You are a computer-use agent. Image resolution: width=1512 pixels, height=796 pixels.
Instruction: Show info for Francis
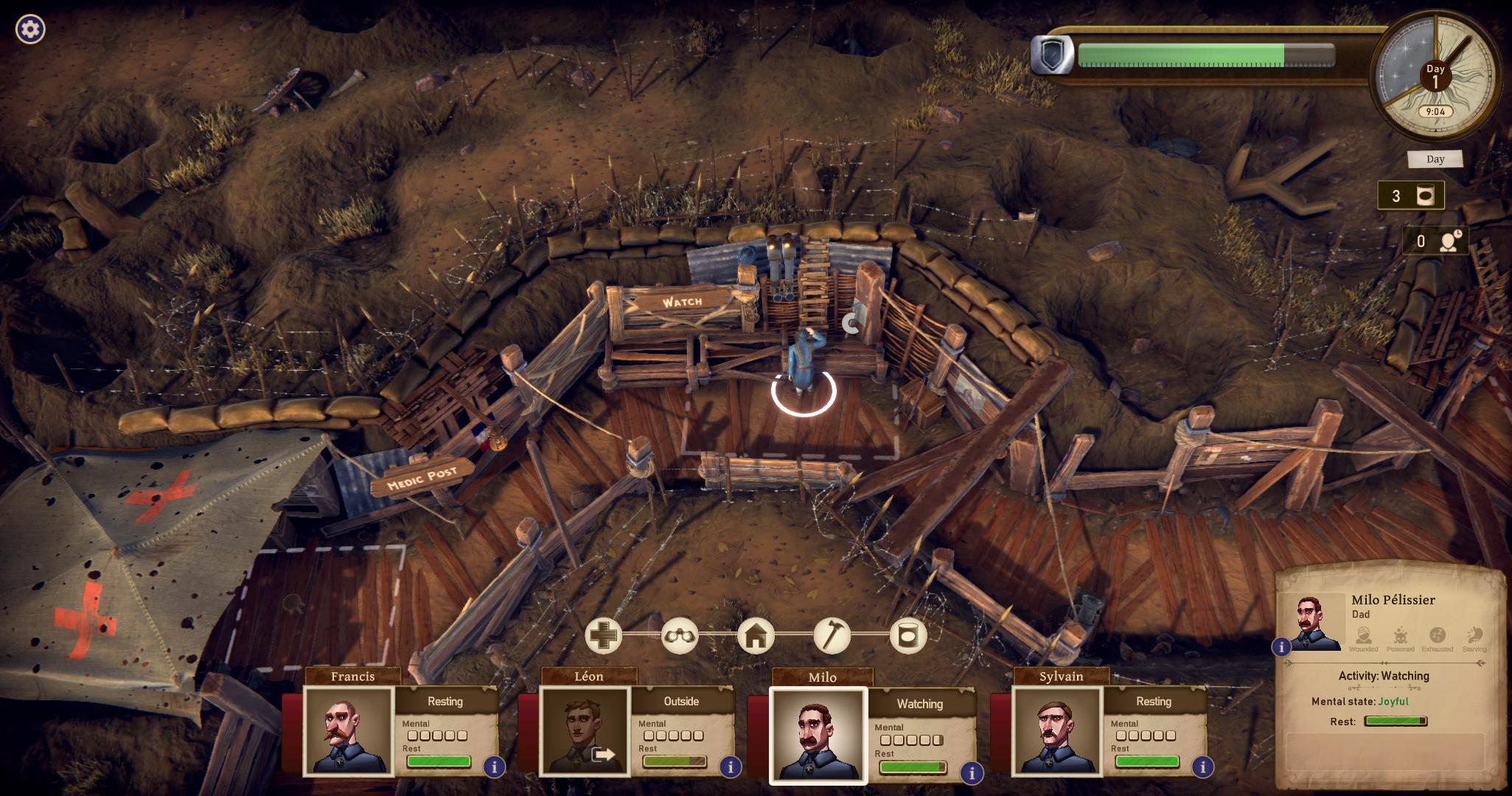(x=494, y=767)
